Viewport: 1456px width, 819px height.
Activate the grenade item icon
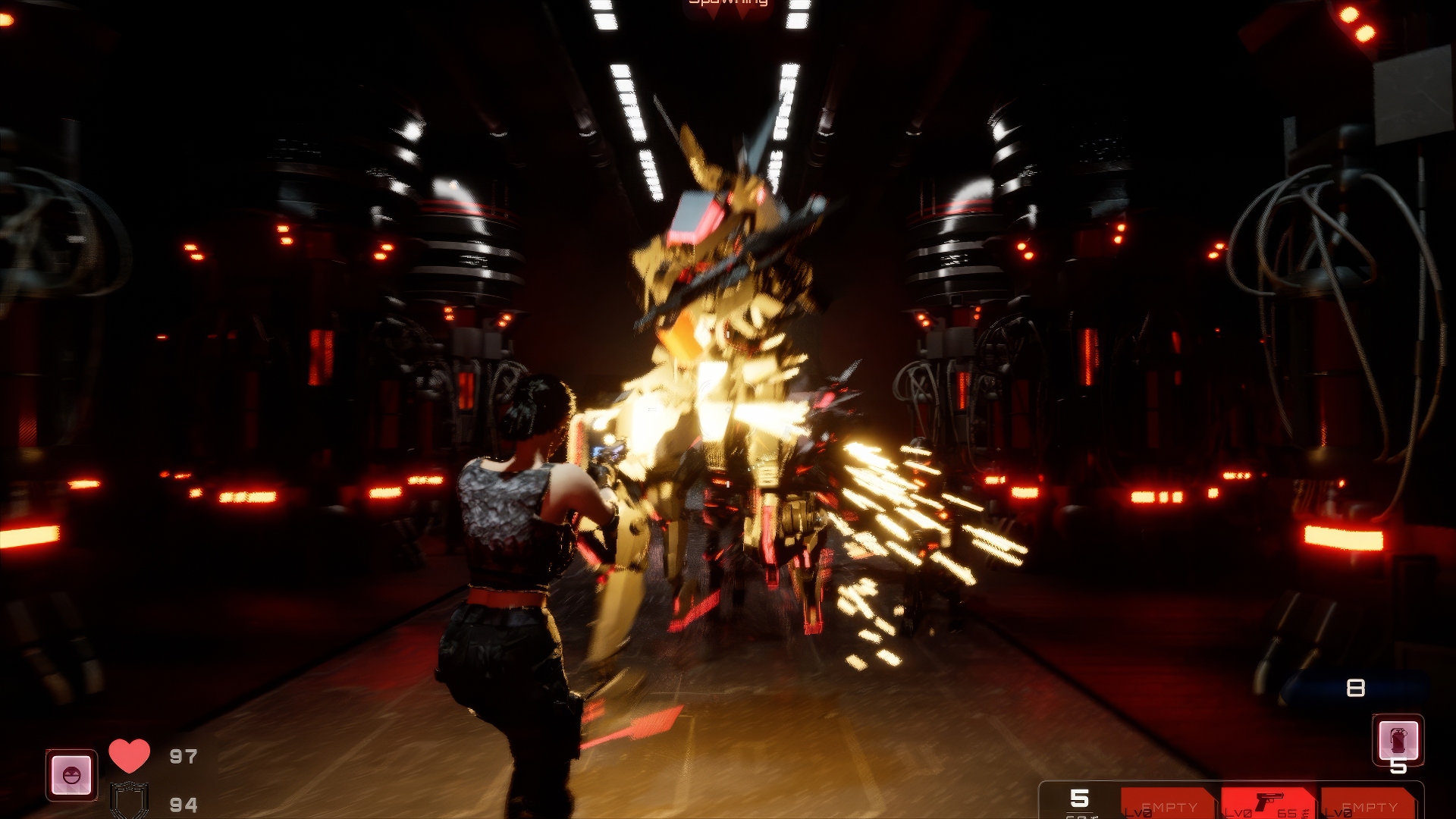1398,739
